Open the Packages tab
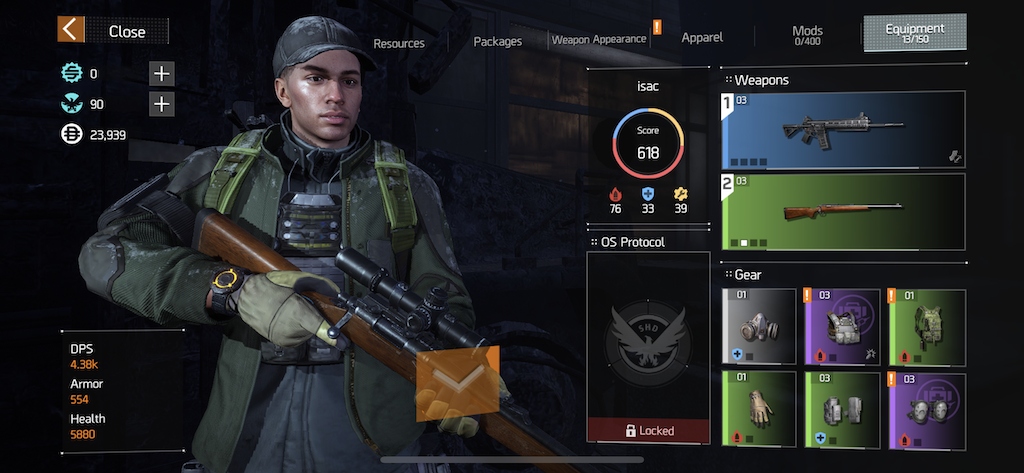The width and height of the screenshot is (1024, 473). pos(497,41)
